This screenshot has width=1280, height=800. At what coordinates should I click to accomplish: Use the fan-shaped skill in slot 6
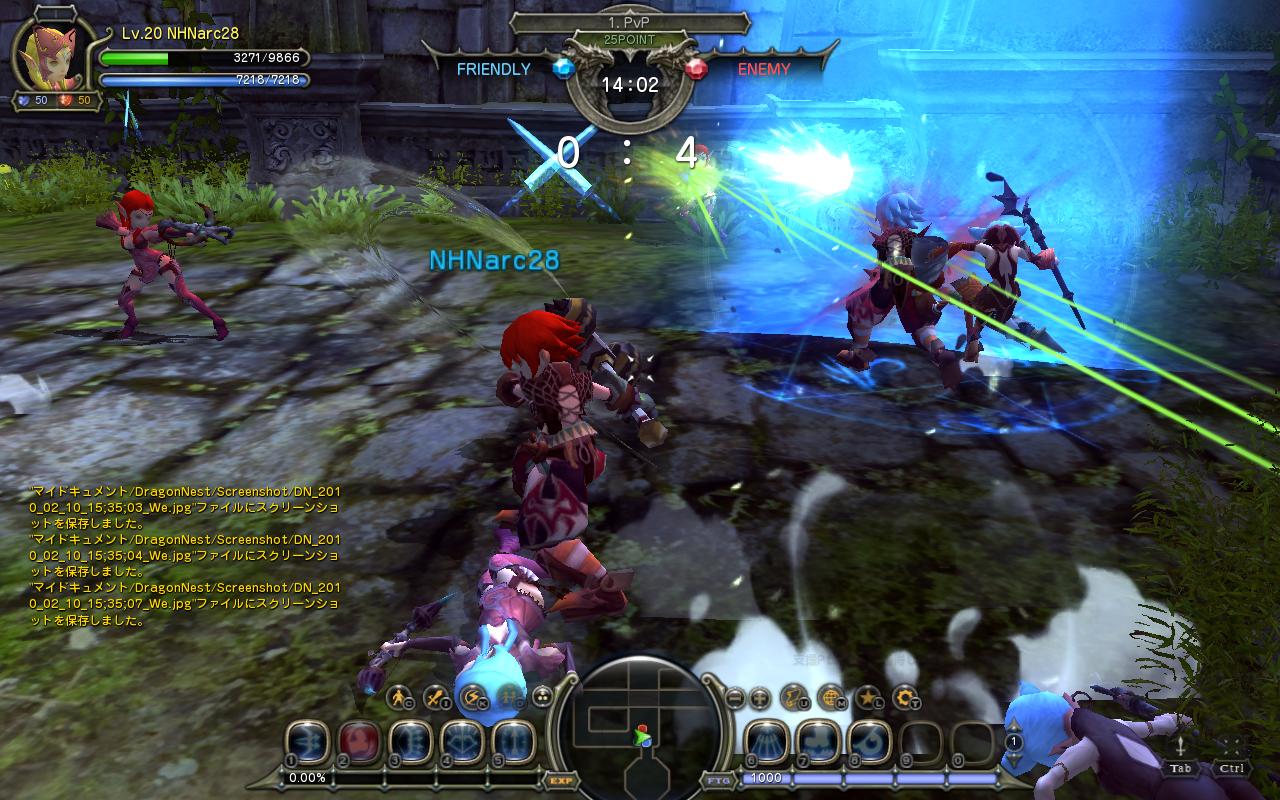coord(766,742)
